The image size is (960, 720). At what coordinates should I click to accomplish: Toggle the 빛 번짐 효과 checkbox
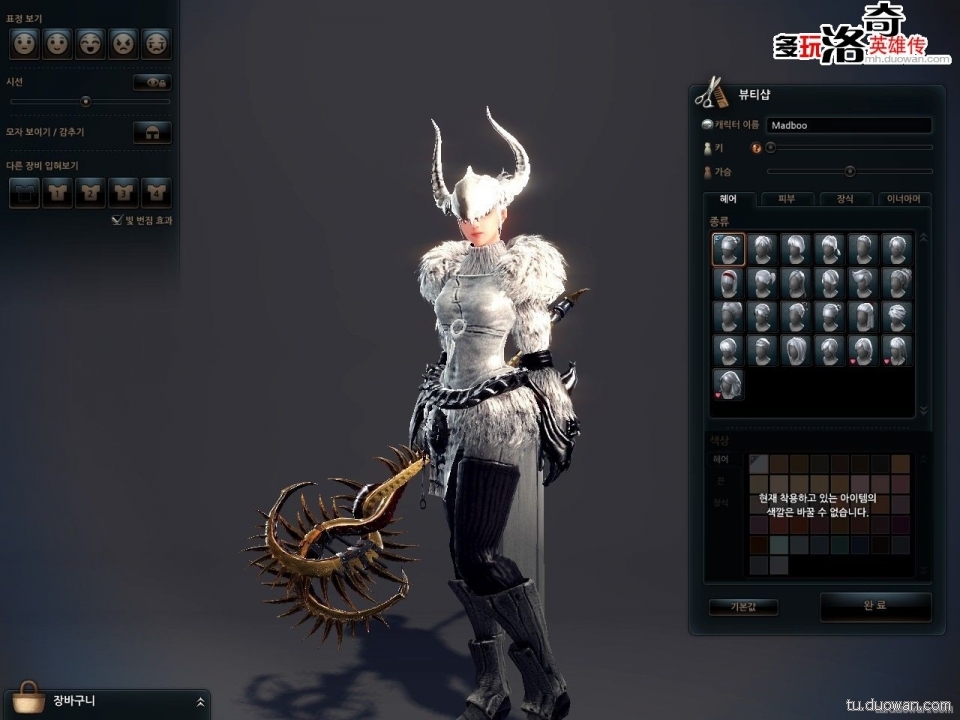pos(117,220)
